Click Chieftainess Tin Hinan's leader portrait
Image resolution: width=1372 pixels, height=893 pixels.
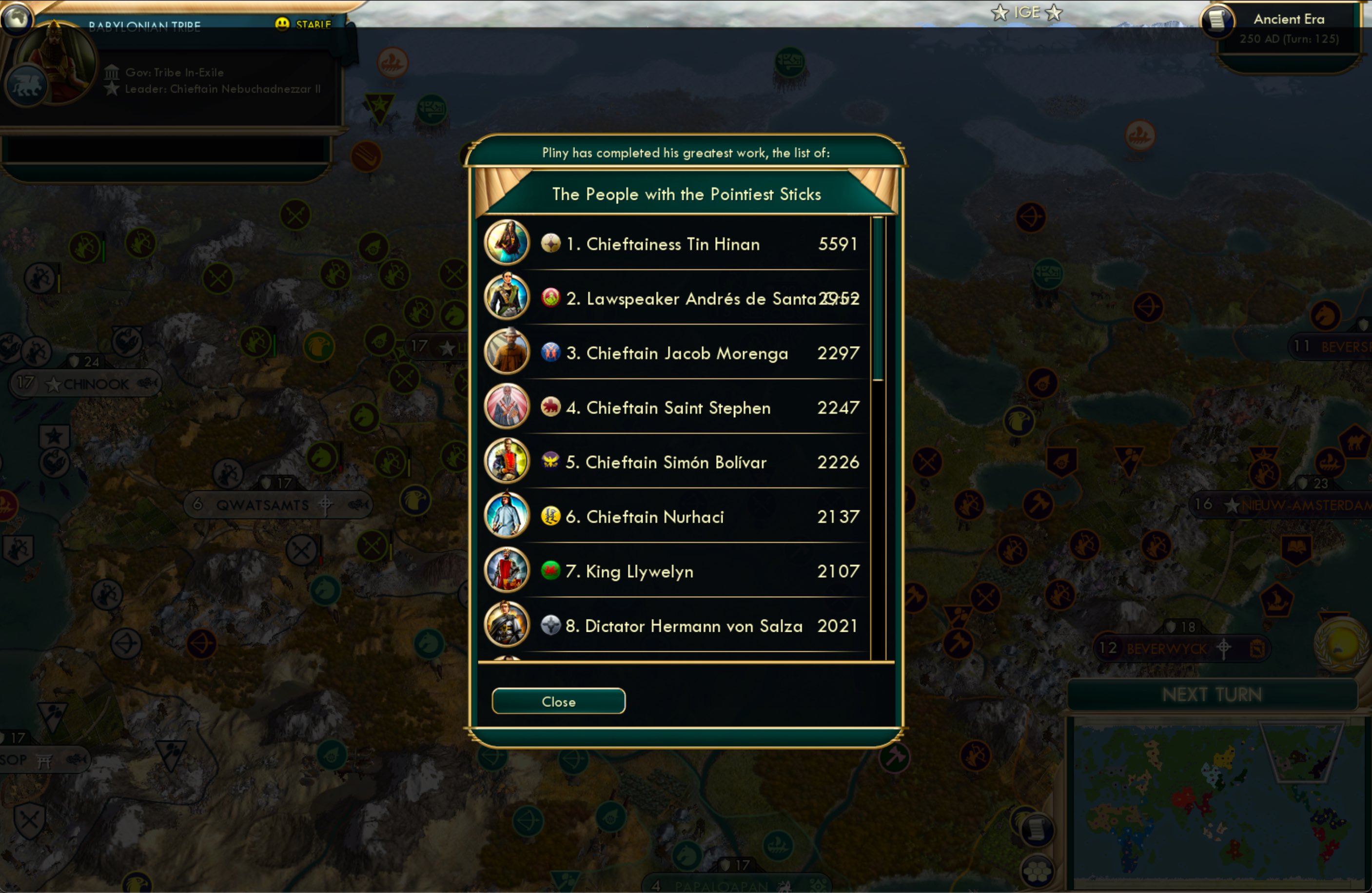tap(507, 243)
